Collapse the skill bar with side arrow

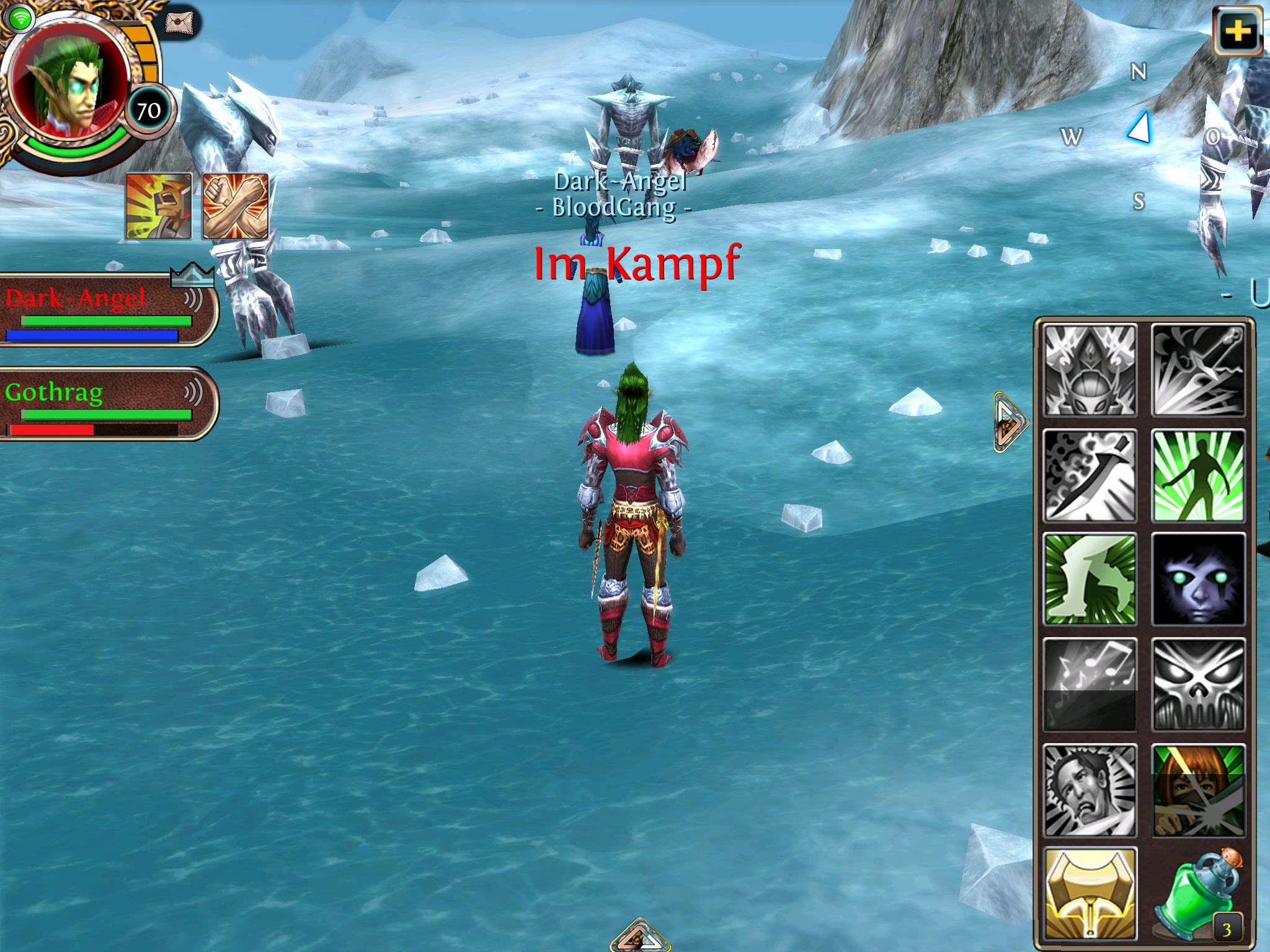[x=1008, y=423]
